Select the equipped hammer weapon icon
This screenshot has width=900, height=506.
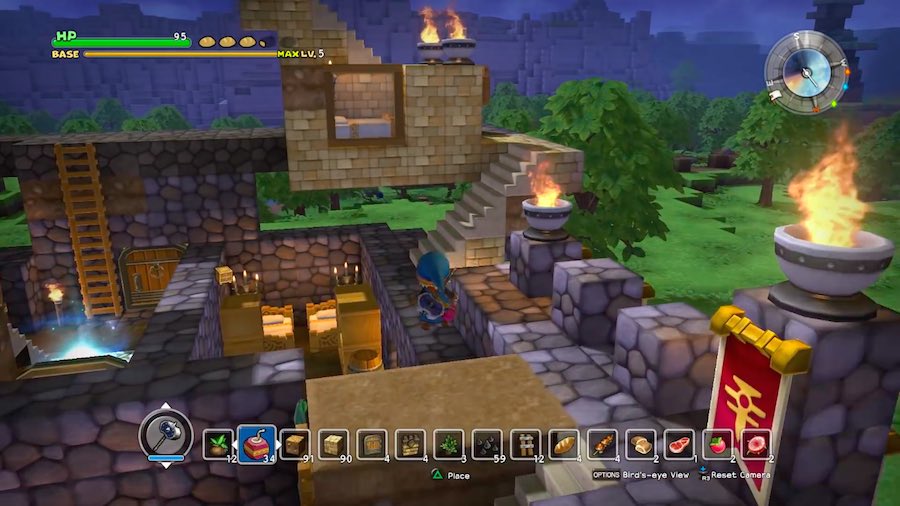point(164,434)
